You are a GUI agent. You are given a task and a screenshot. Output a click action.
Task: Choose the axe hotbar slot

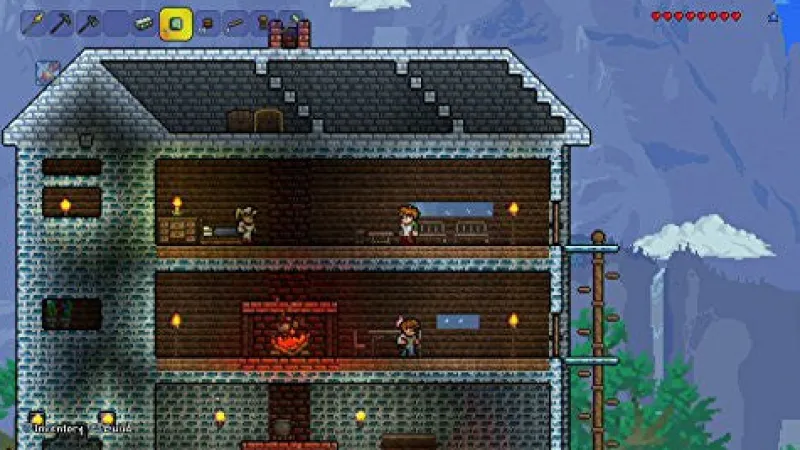coord(89,21)
